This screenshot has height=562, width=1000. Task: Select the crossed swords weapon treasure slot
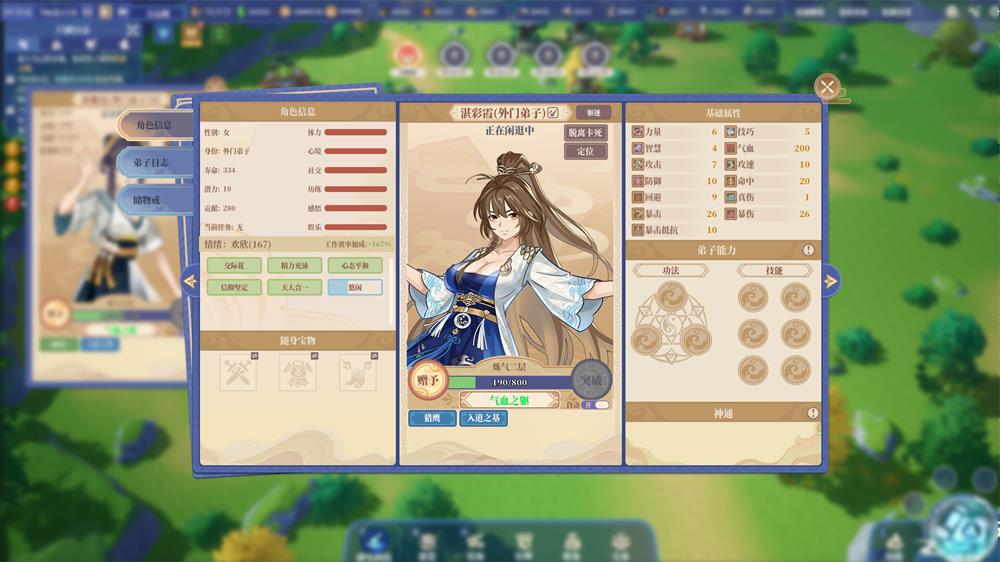pos(238,372)
